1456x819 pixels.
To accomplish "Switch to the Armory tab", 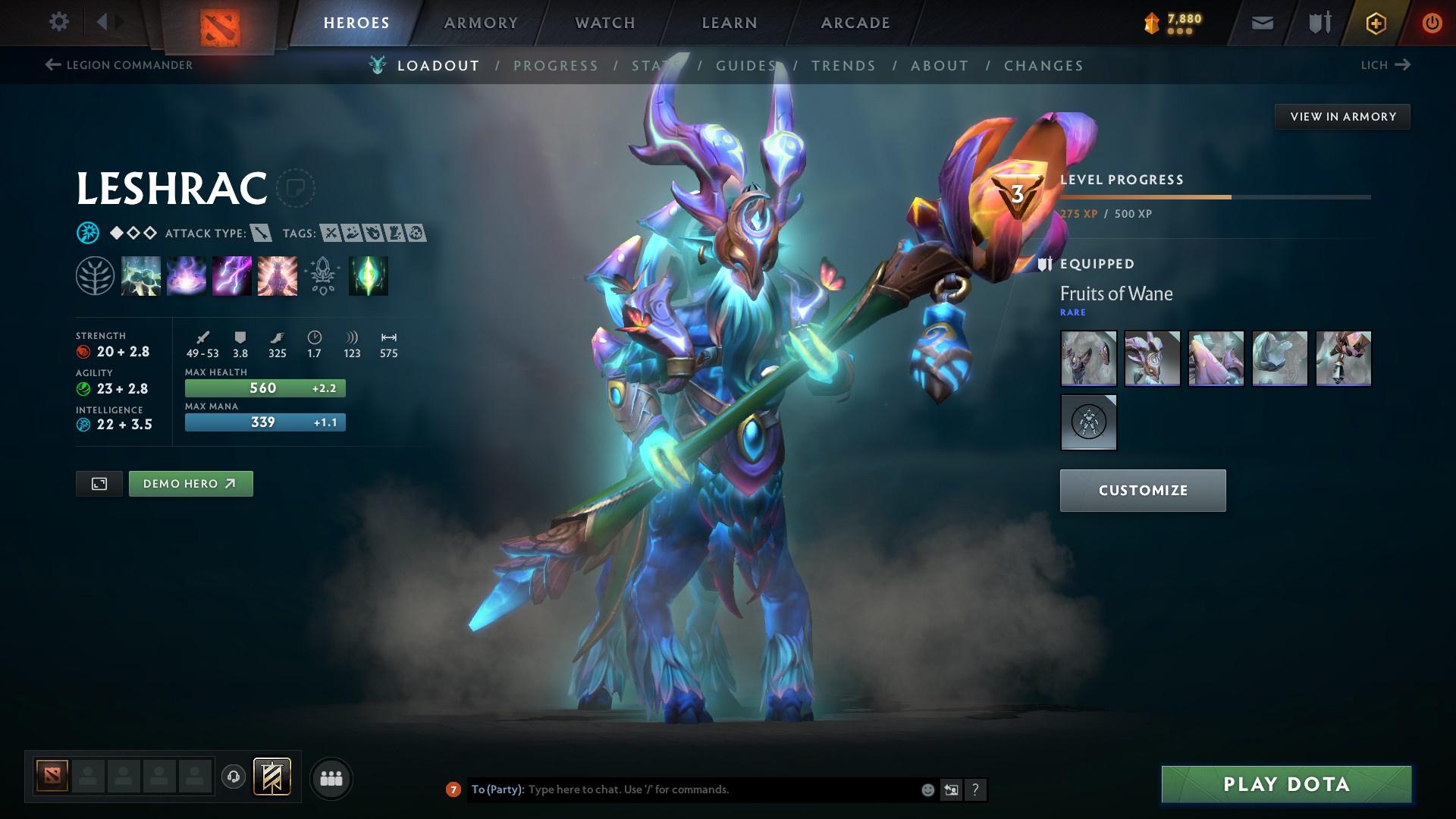I will (481, 23).
